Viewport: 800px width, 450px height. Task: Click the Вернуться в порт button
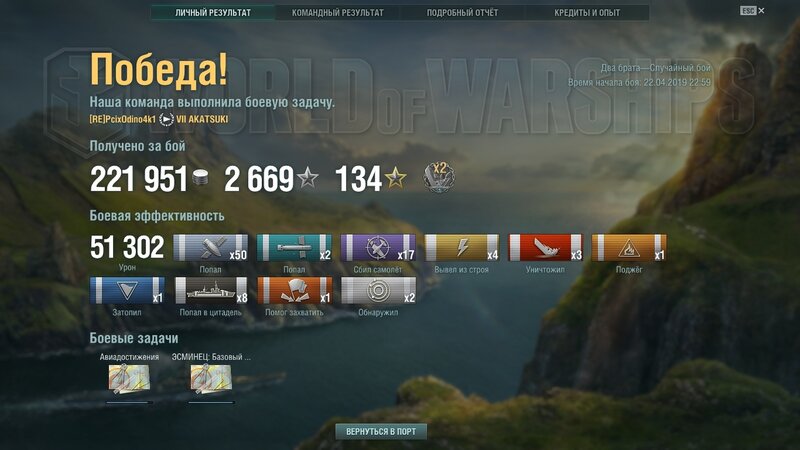(x=381, y=432)
